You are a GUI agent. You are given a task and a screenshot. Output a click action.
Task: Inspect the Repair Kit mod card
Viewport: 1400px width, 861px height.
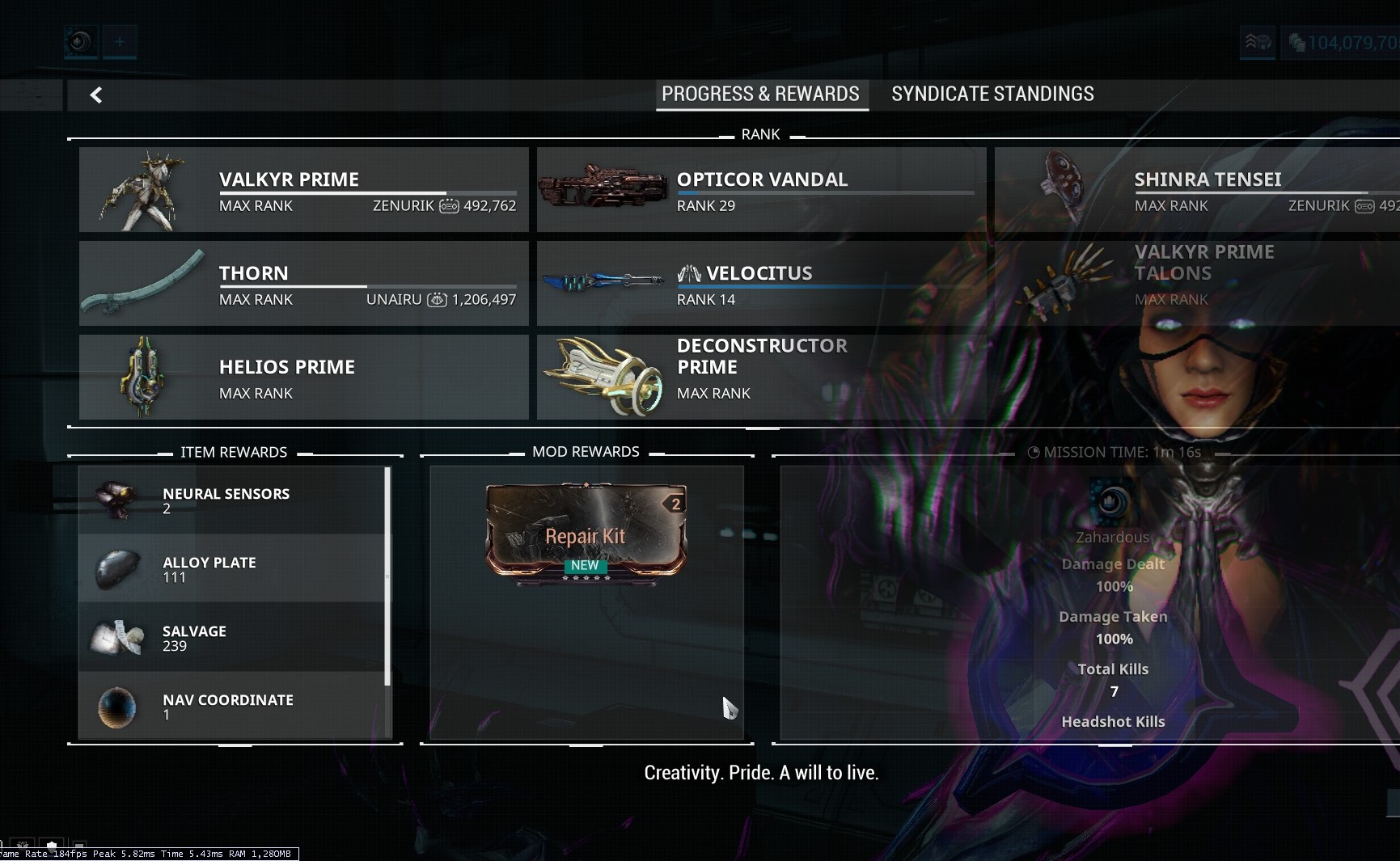point(586,532)
